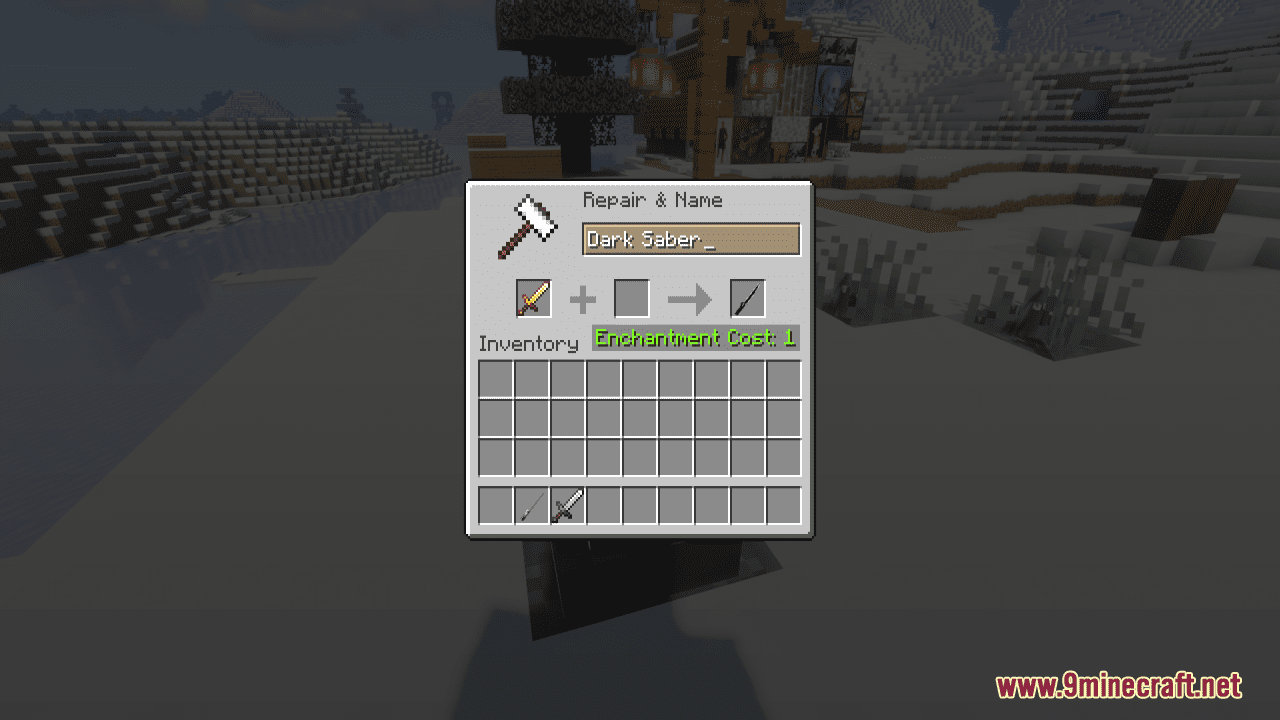
Task: Pick up the dark saber from the result slot
Action: pos(746,298)
